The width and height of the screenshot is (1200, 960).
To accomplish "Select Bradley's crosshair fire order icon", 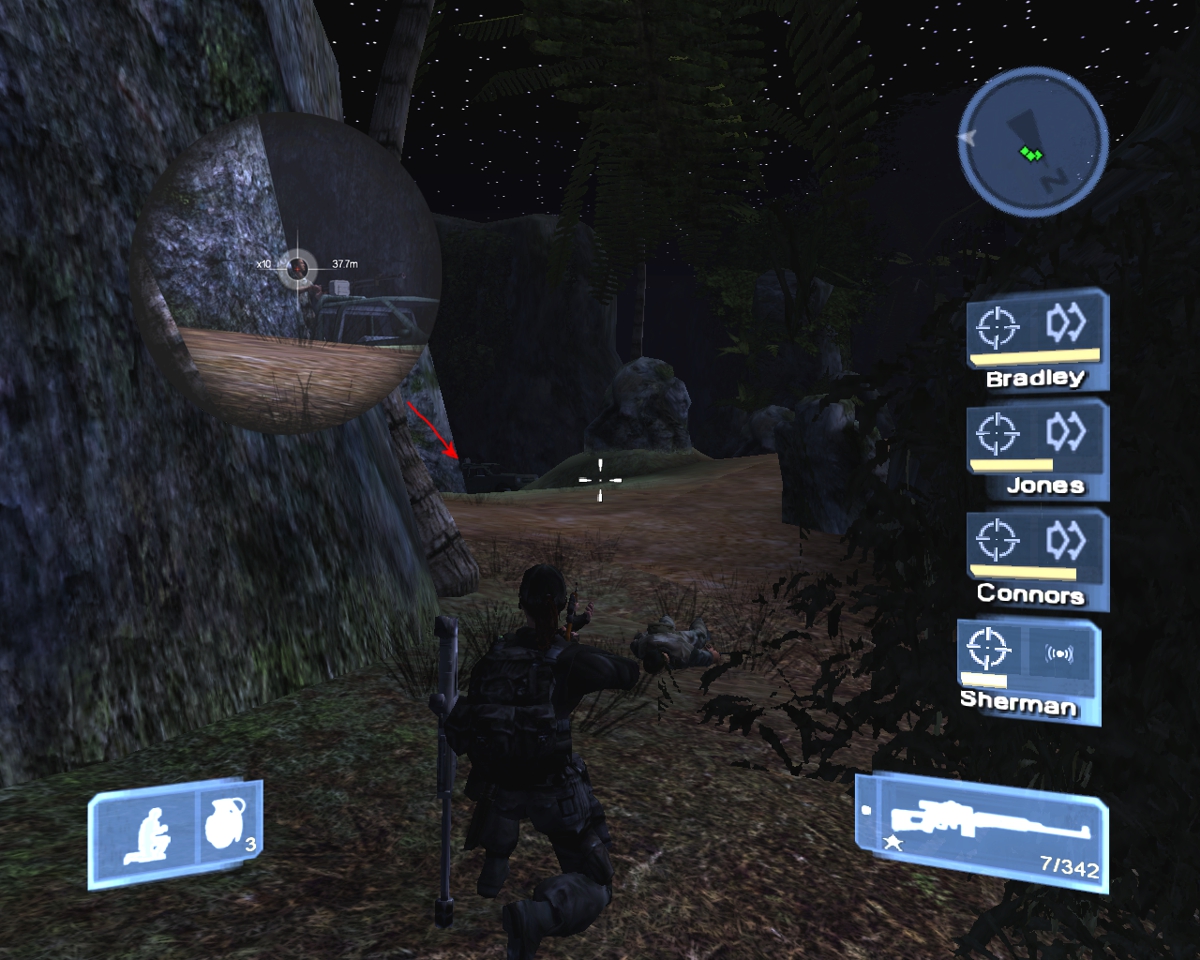I will tap(997, 326).
